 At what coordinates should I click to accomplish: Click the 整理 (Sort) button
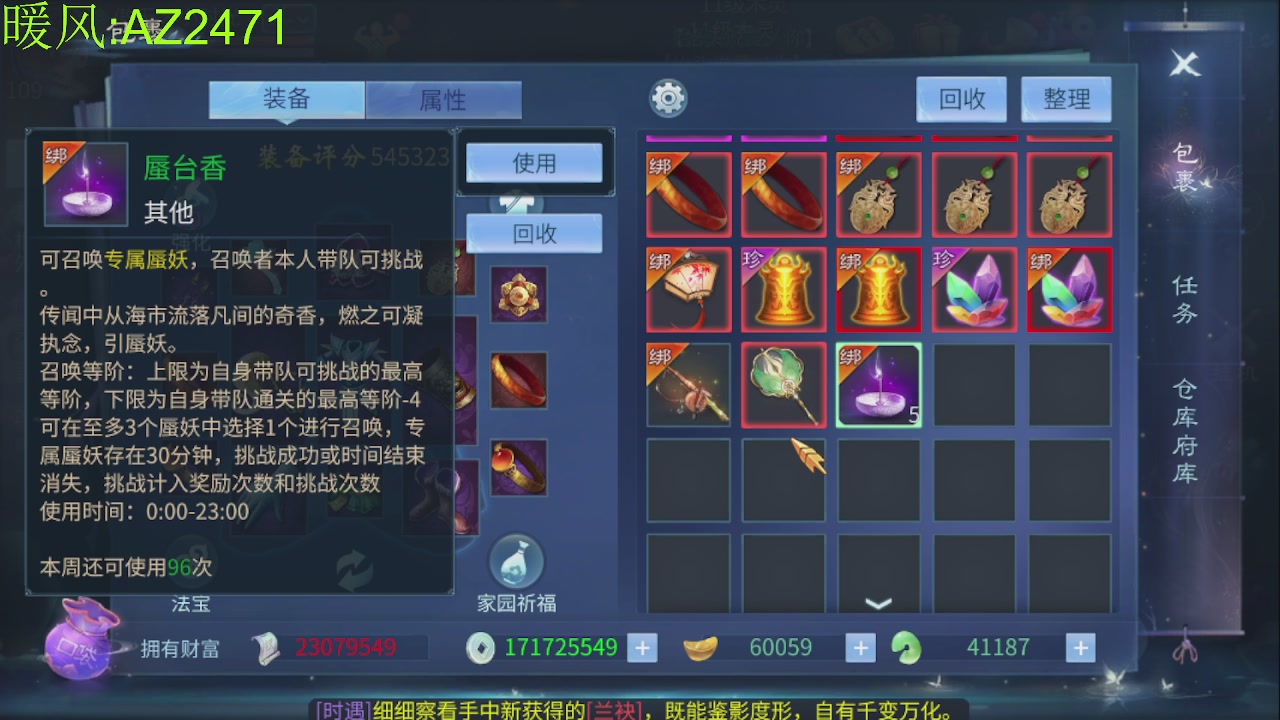point(1066,99)
